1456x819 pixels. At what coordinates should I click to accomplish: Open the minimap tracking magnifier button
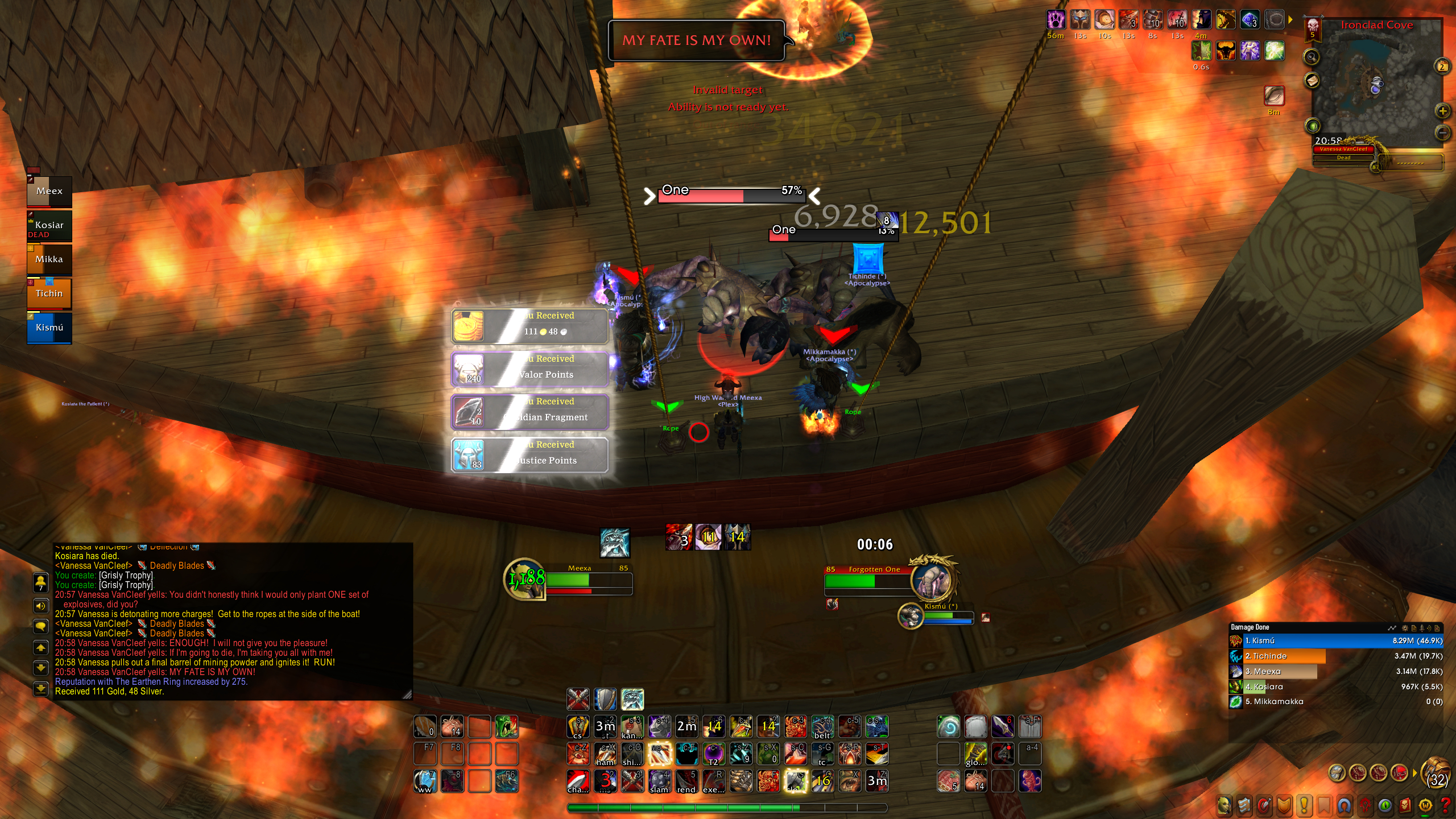coord(1312,57)
